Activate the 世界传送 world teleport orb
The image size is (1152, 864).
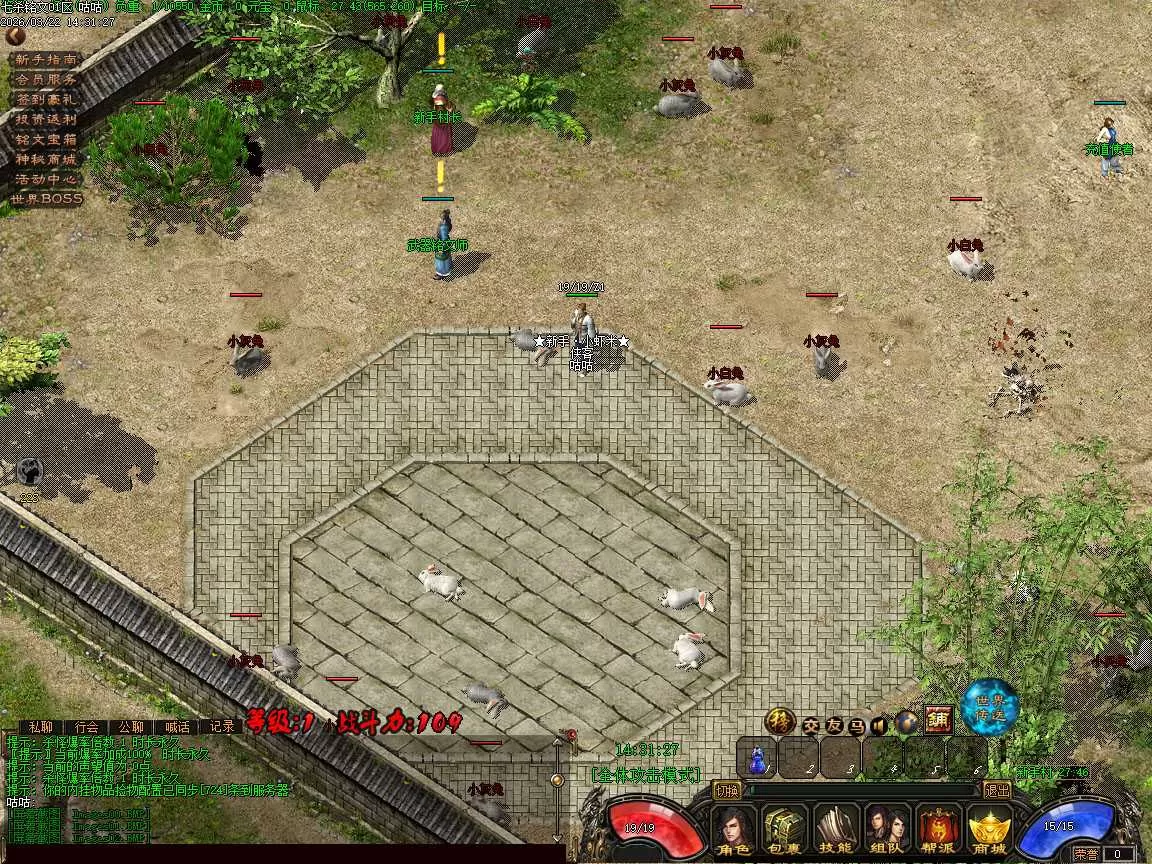(x=990, y=706)
